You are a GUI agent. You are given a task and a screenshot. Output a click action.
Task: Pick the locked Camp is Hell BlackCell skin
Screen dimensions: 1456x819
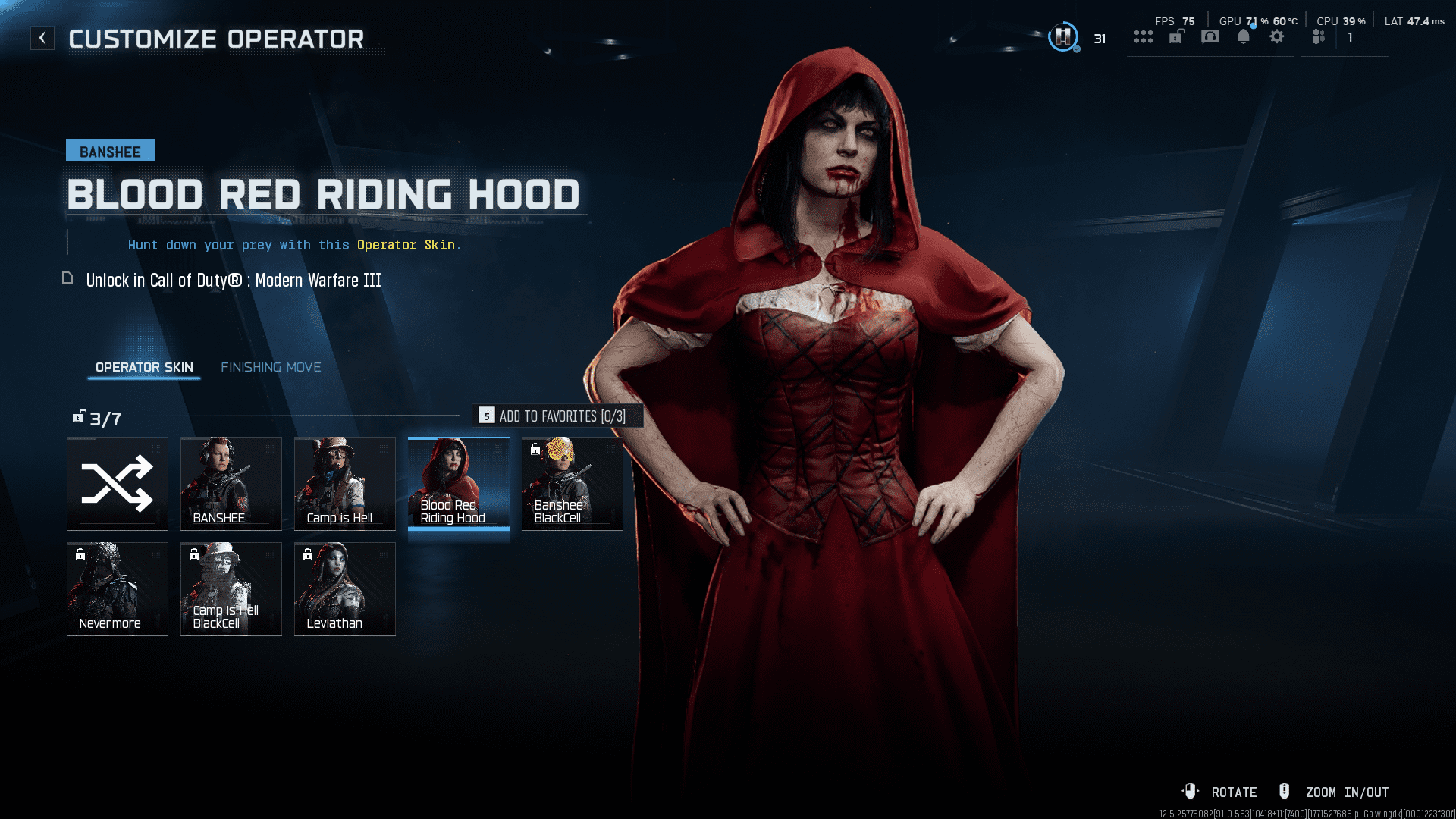(231, 589)
